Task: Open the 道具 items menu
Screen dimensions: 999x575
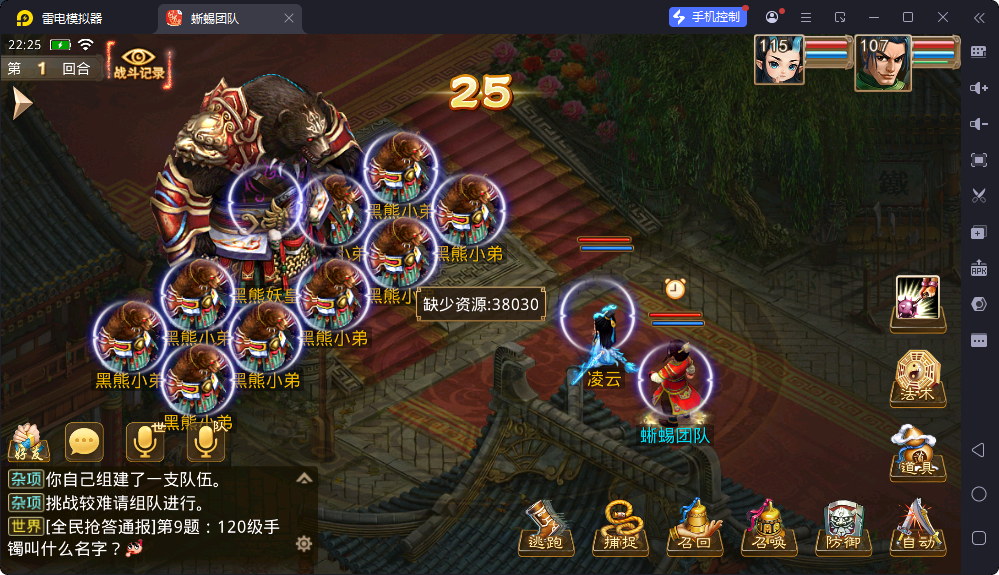Action: [x=917, y=452]
